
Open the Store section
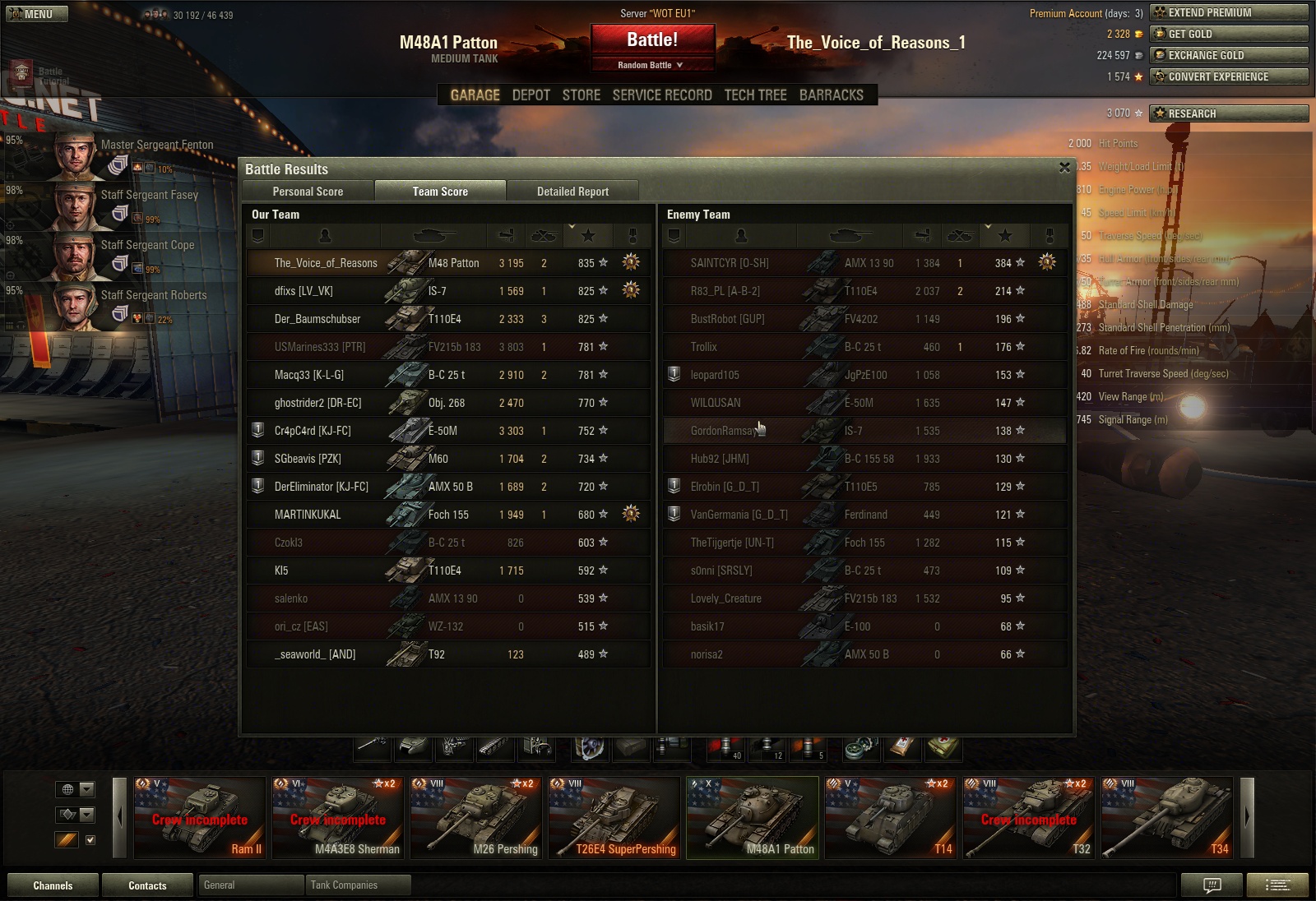click(x=581, y=95)
